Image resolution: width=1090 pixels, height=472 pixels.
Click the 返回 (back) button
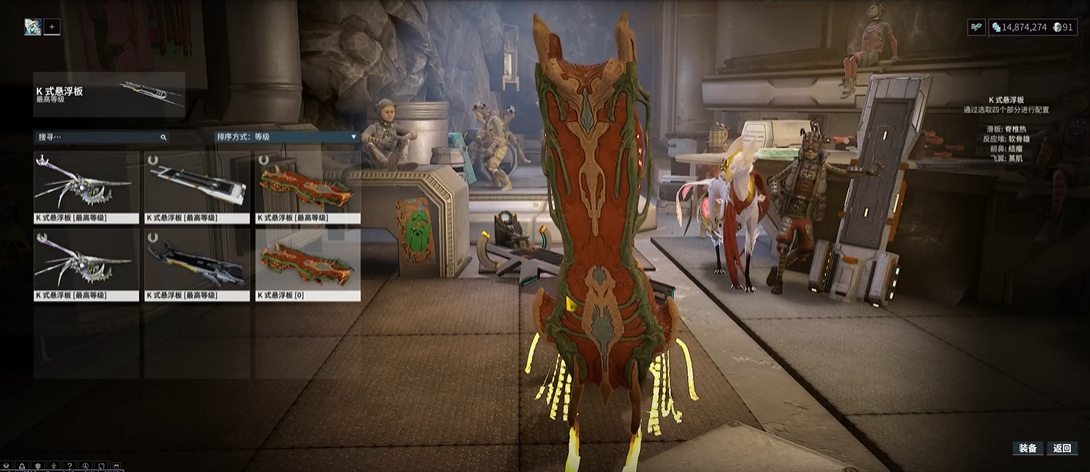click(1062, 448)
